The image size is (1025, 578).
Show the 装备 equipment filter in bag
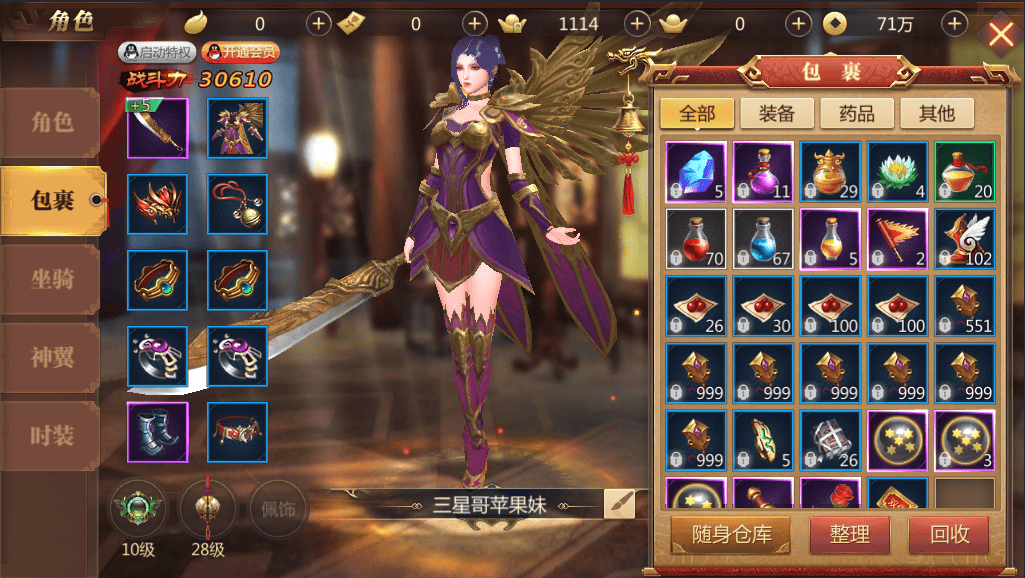(776, 113)
